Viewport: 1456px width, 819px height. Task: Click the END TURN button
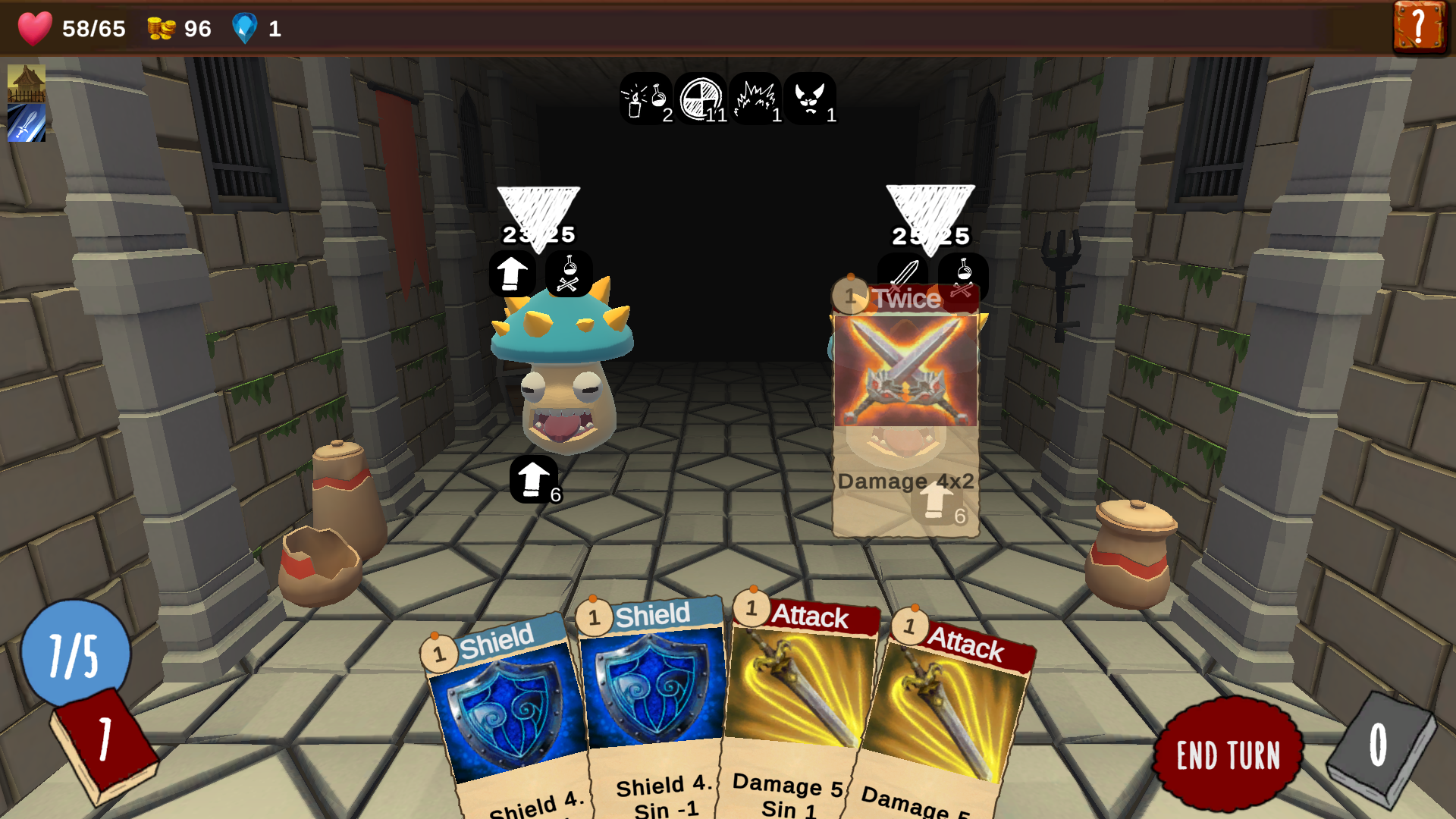pos(1228,755)
